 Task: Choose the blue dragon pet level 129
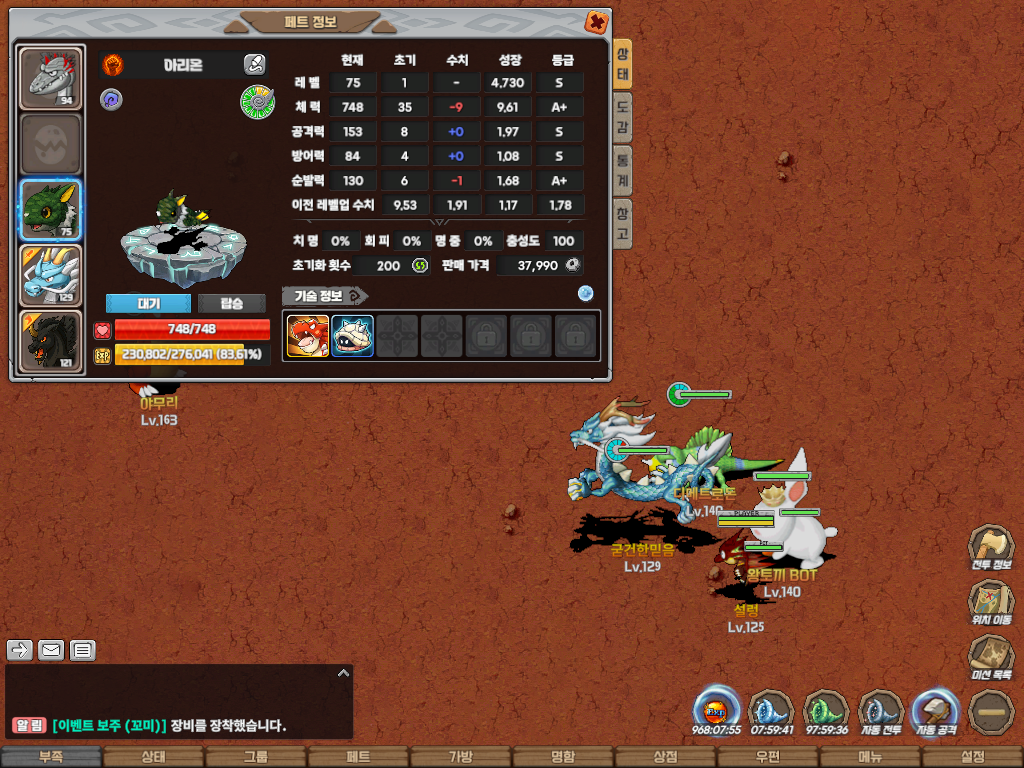(51, 275)
